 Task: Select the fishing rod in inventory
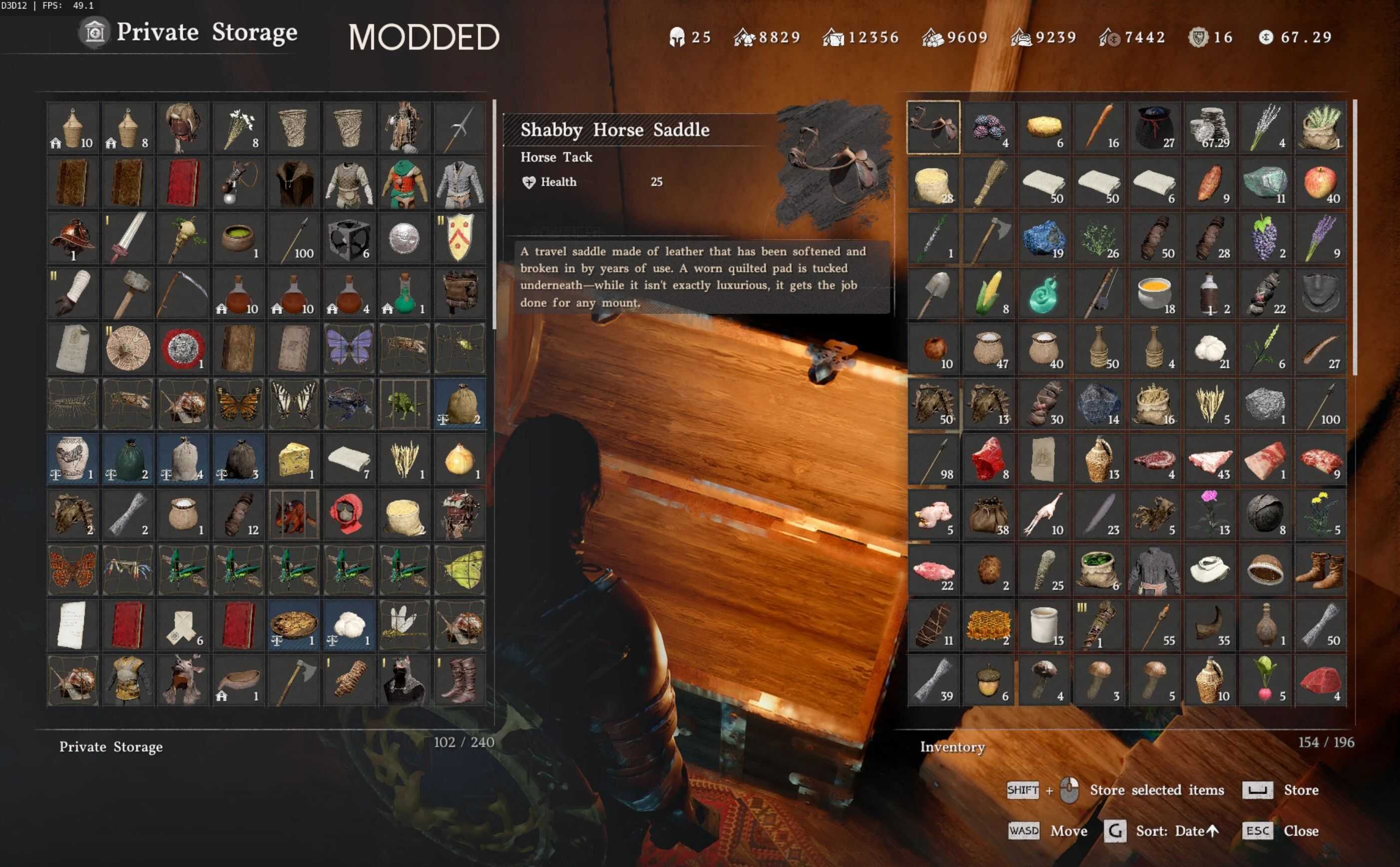coord(1099,292)
